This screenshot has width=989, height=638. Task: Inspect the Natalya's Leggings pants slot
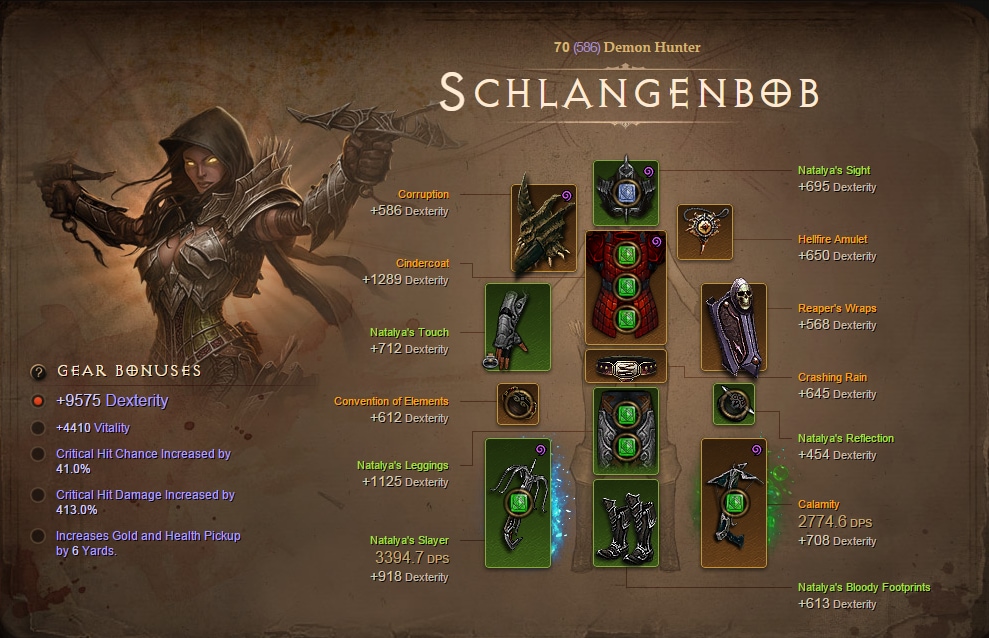pos(625,430)
